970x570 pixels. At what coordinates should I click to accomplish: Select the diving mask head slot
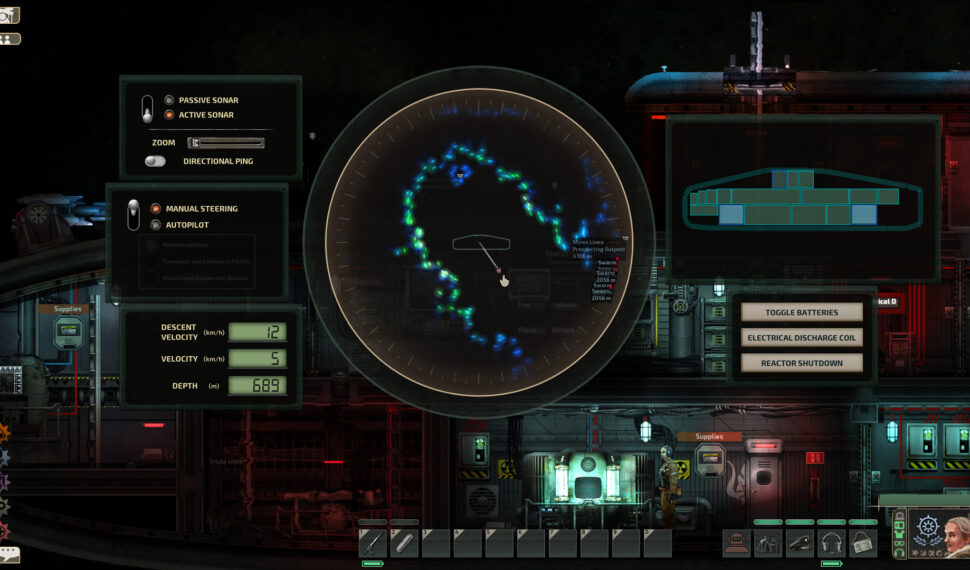tap(736, 543)
